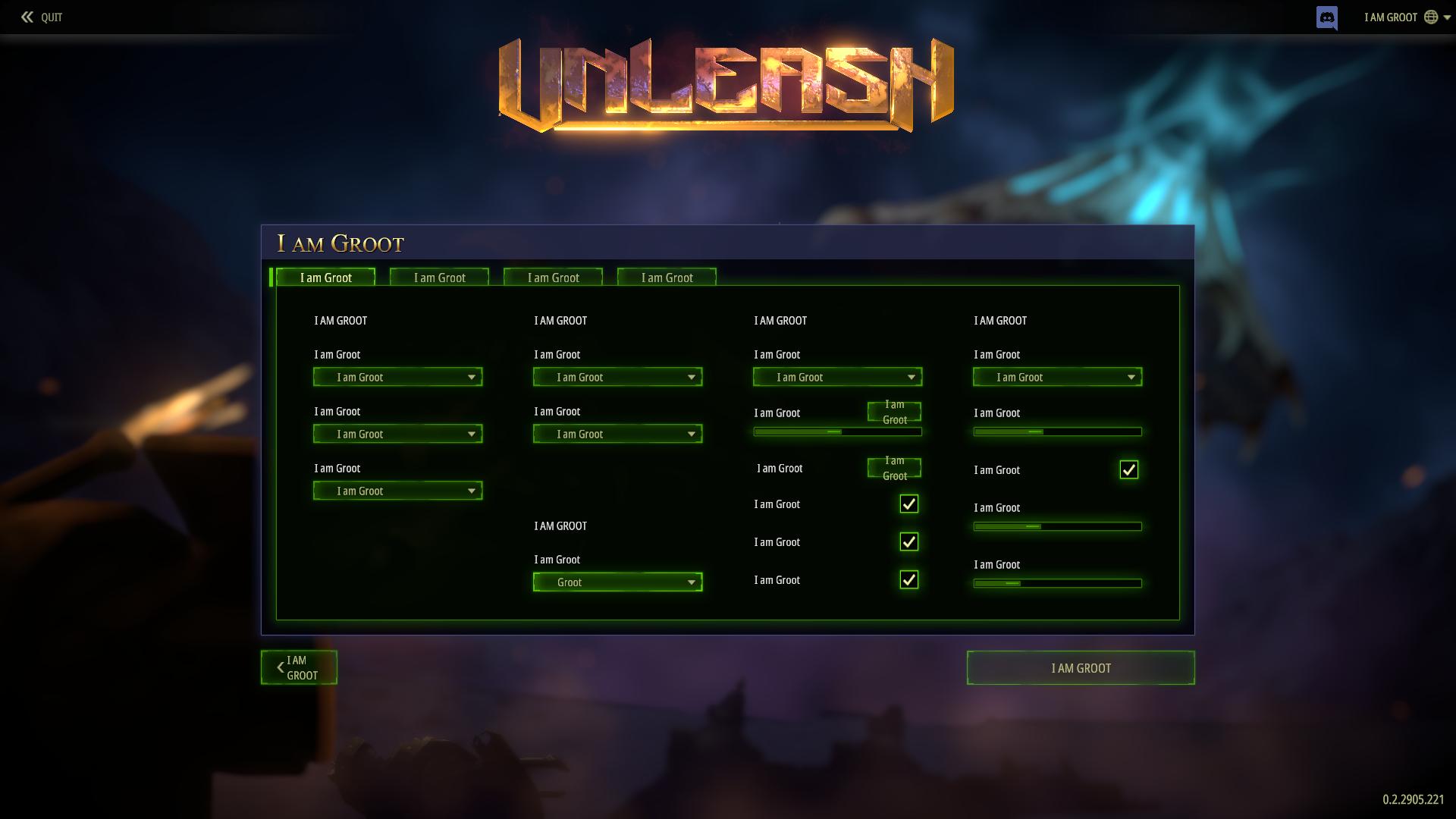Click the globe language icon near the username

tap(1432, 17)
